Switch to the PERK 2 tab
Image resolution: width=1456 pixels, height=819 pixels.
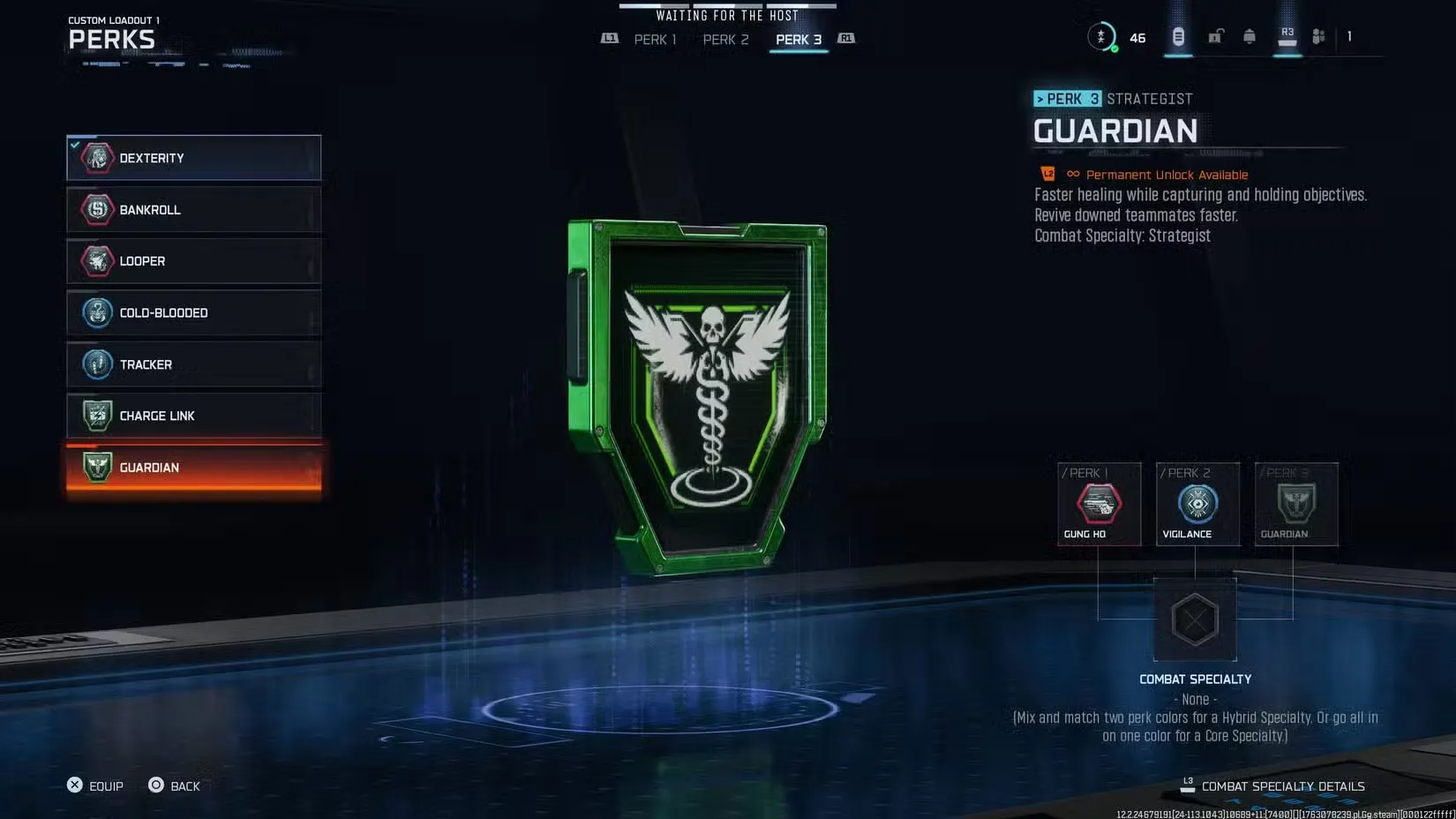[725, 39]
